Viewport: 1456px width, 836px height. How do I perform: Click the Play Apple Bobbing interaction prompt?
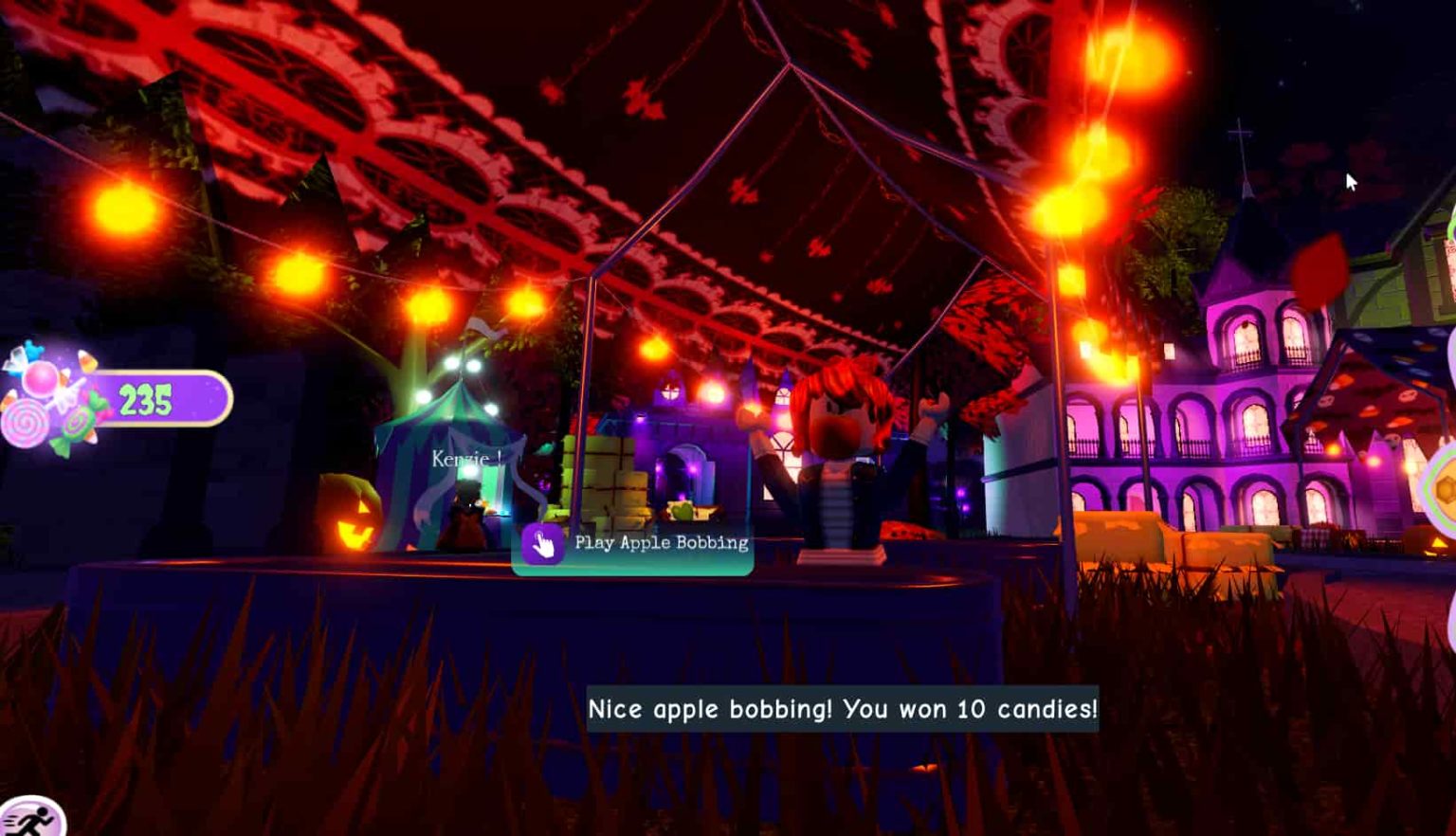pyautogui.click(x=632, y=543)
